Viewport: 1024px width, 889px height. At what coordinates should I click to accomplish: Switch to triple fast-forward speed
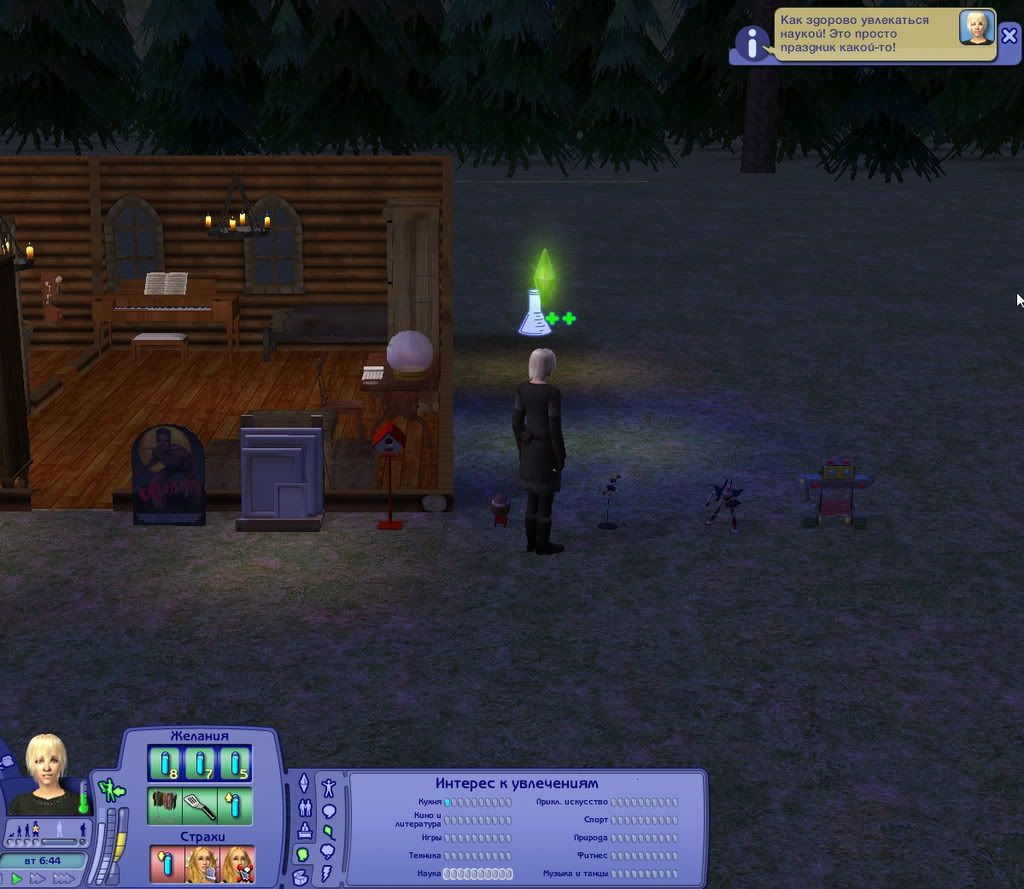pos(63,878)
